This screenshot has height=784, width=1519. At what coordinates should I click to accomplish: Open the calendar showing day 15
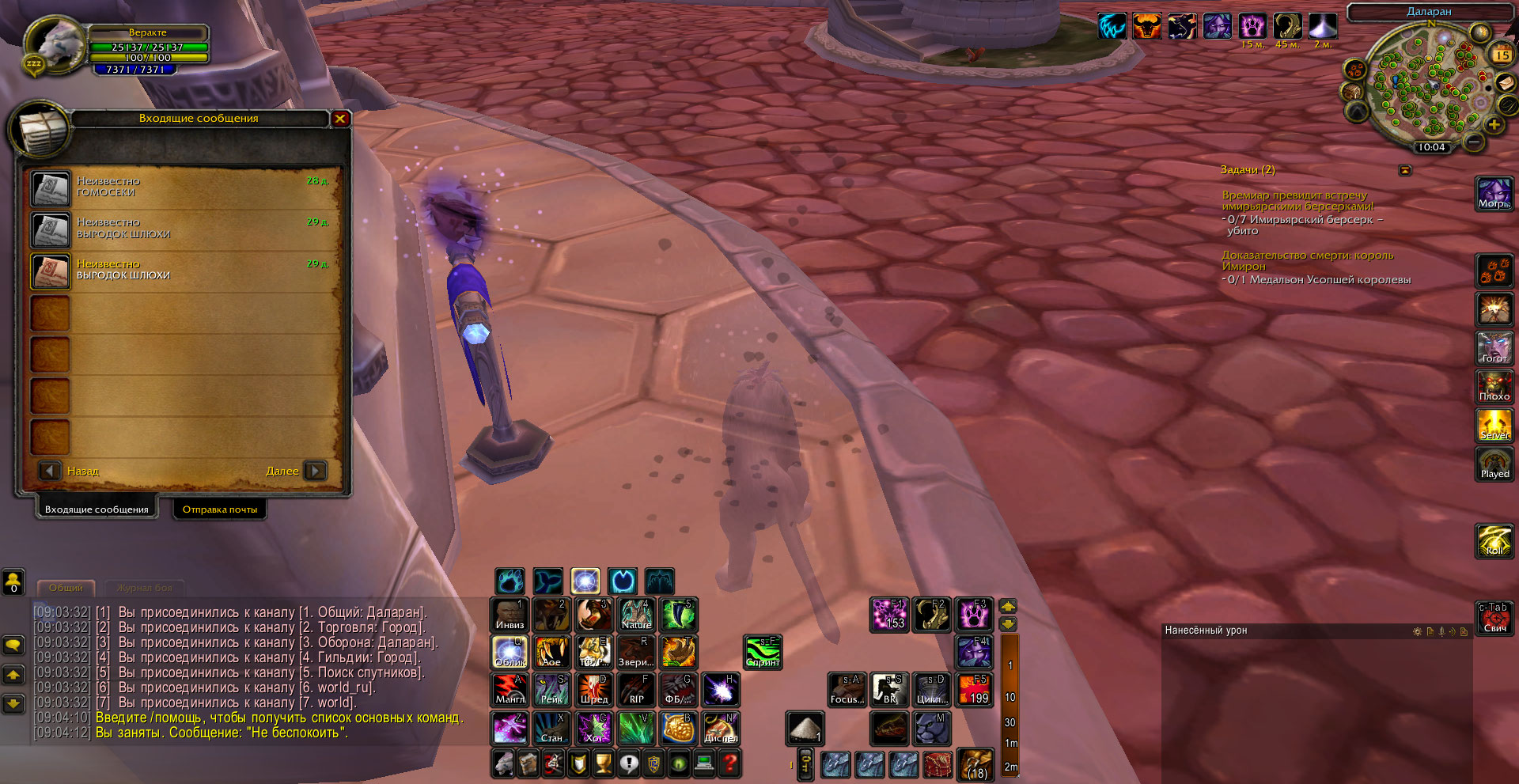[x=1502, y=55]
